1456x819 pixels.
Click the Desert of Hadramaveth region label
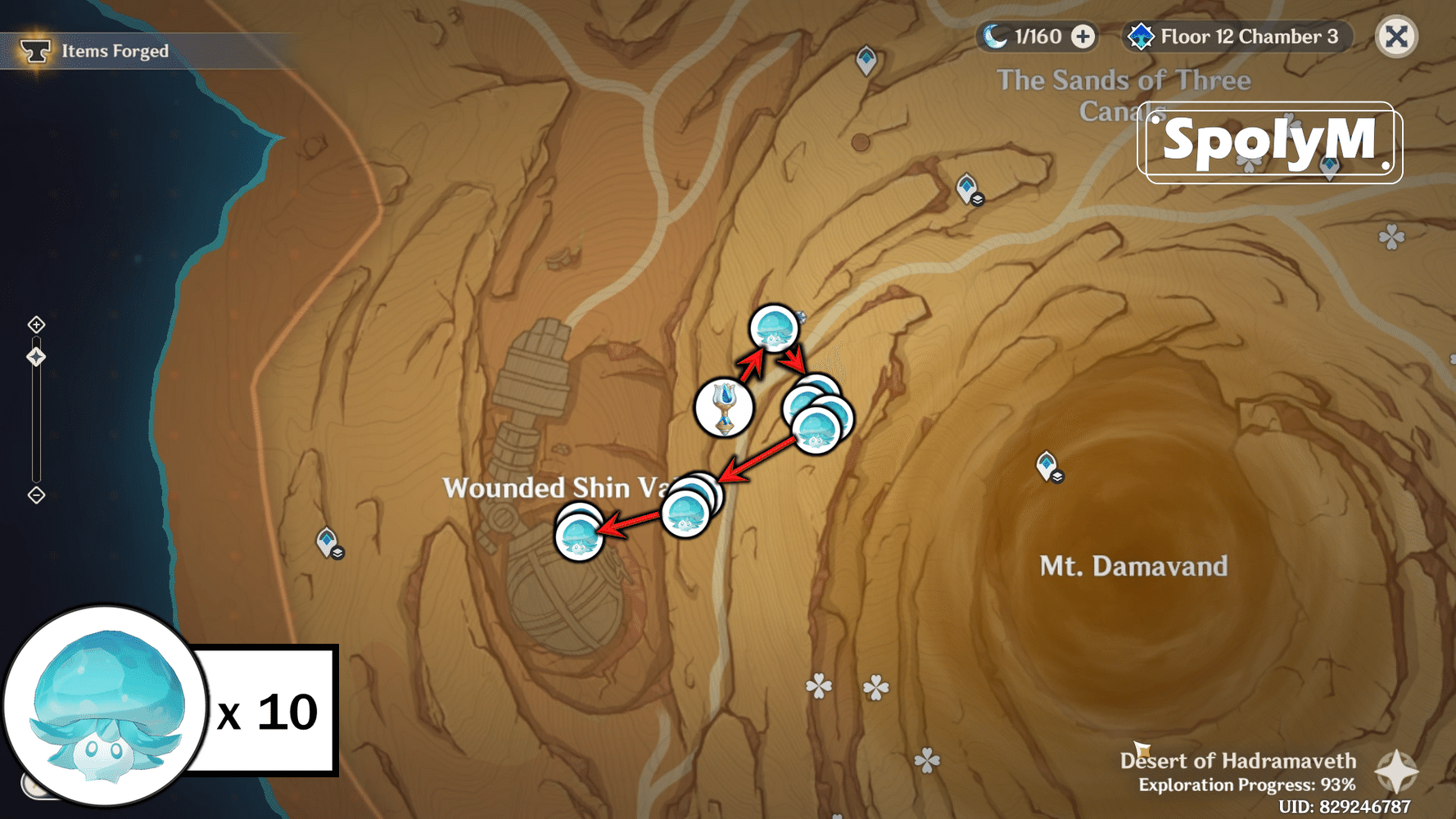click(1237, 761)
